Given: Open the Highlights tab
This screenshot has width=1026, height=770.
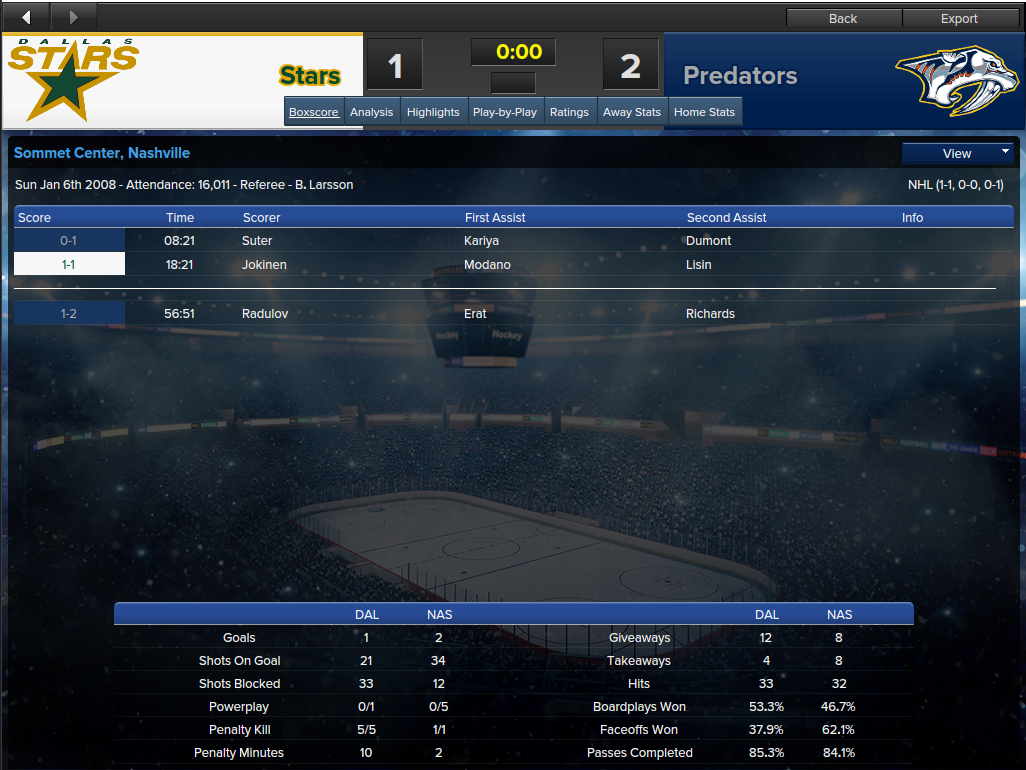Looking at the screenshot, I should 433,112.
